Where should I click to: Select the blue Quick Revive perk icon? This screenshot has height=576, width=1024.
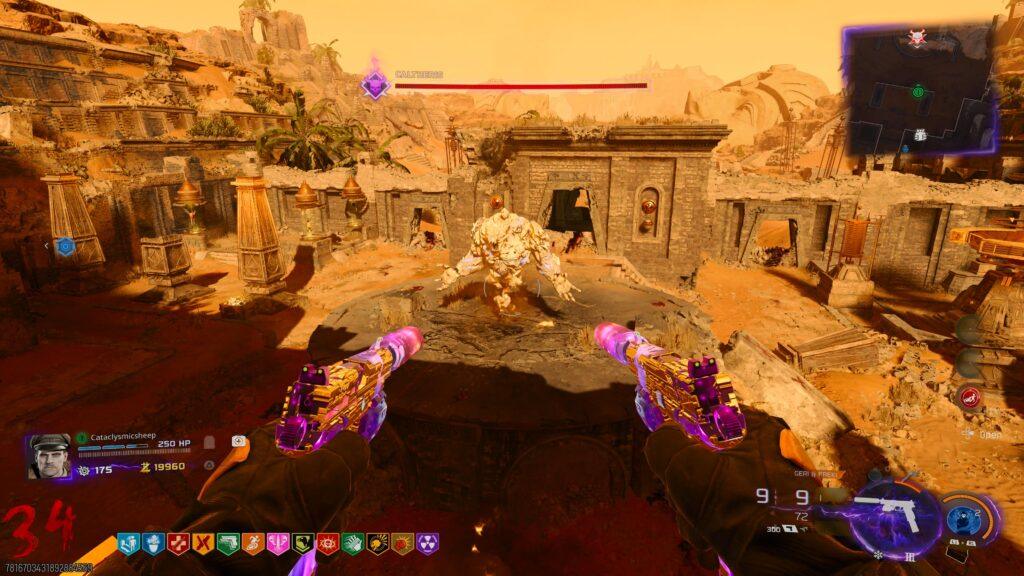tap(128, 543)
